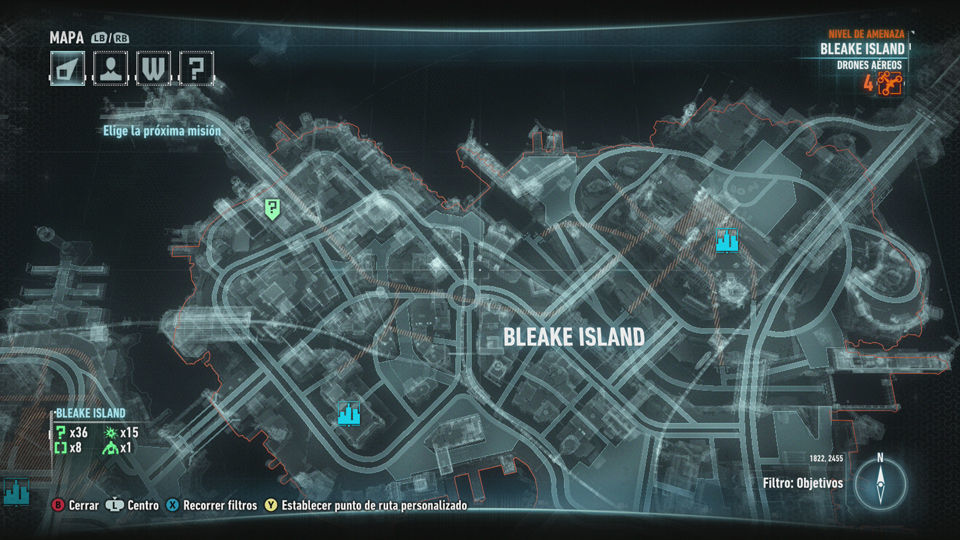
Task: Switch to the question mark tab
Action: pyautogui.click(x=196, y=68)
